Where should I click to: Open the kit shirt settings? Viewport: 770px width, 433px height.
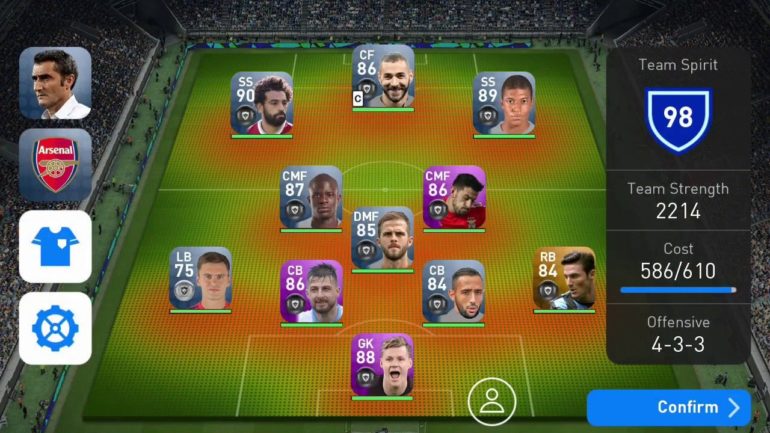pos(55,246)
